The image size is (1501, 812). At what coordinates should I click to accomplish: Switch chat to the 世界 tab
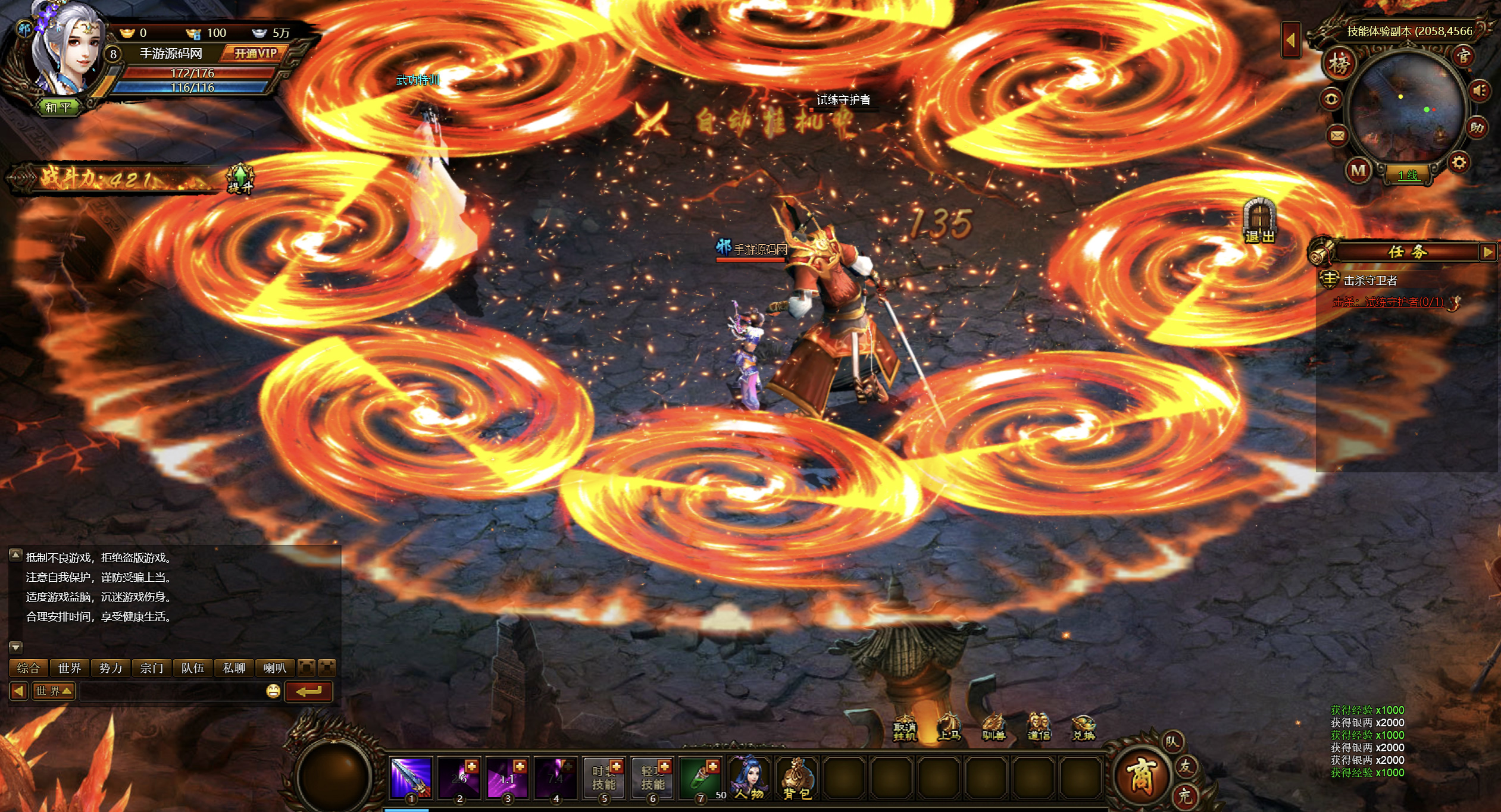pyautogui.click(x=70, y=668)
